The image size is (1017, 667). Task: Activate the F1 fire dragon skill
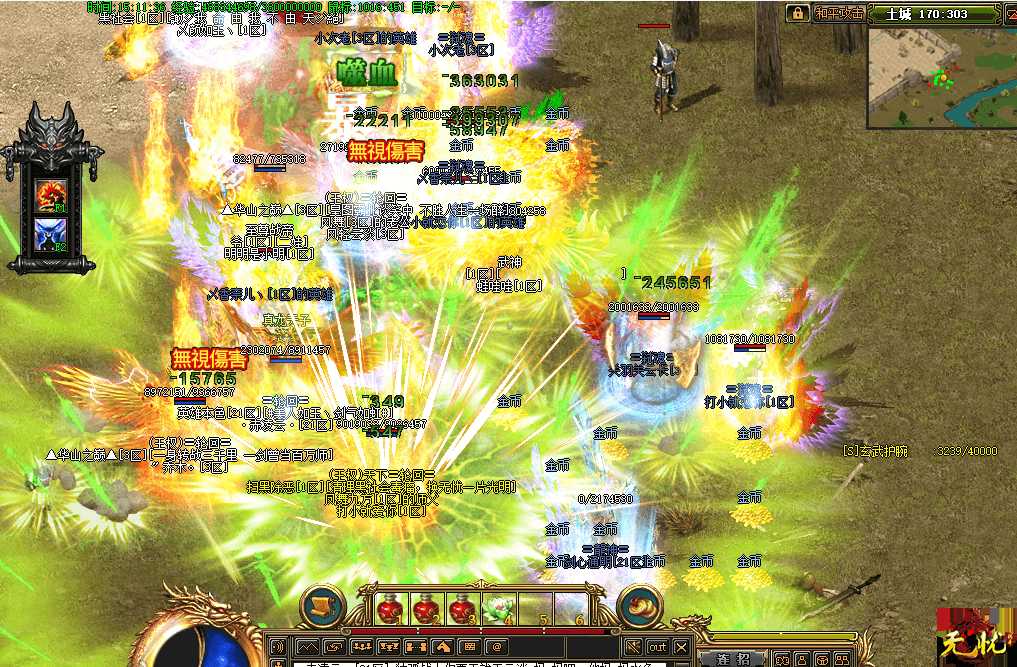(50, 194)
